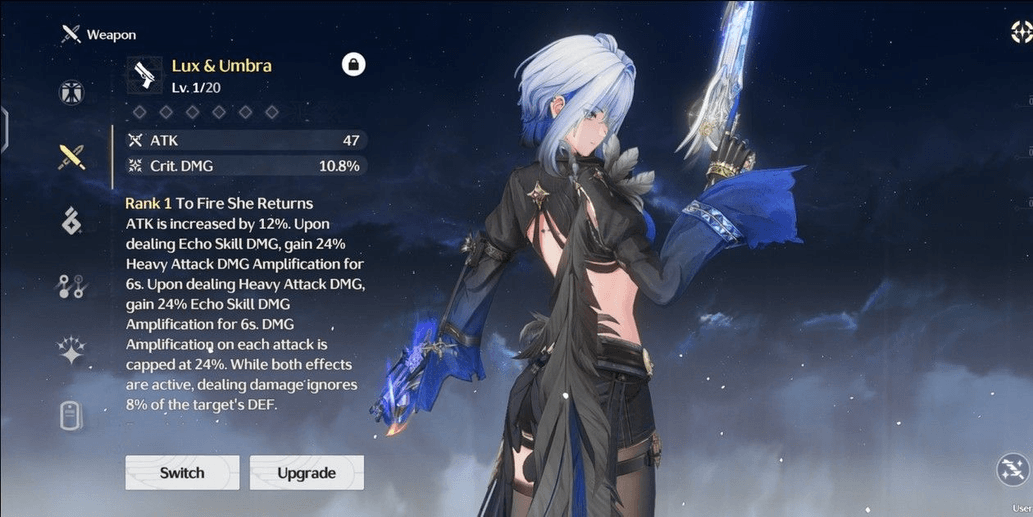Image resolution: width=1033 pixels, height=517 pixels.
Task: Click the top-right corner round icon
Action: [x=1020, y=32]
